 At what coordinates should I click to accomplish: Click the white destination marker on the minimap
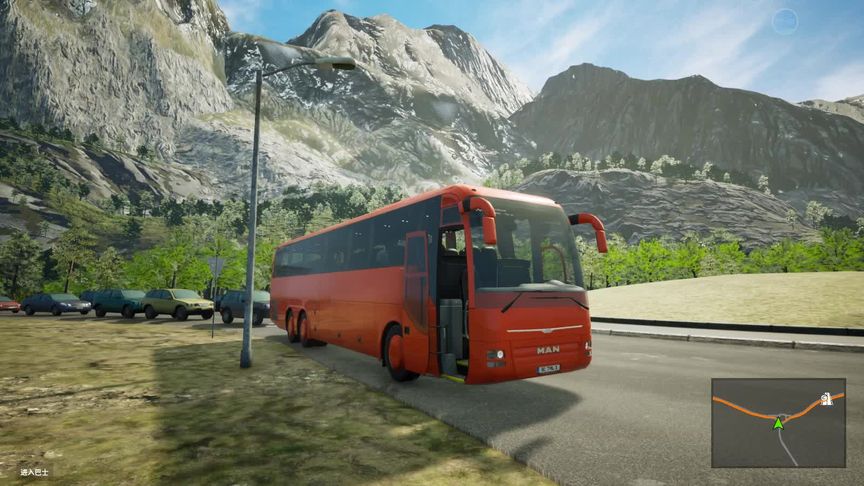tap(826, 399)
